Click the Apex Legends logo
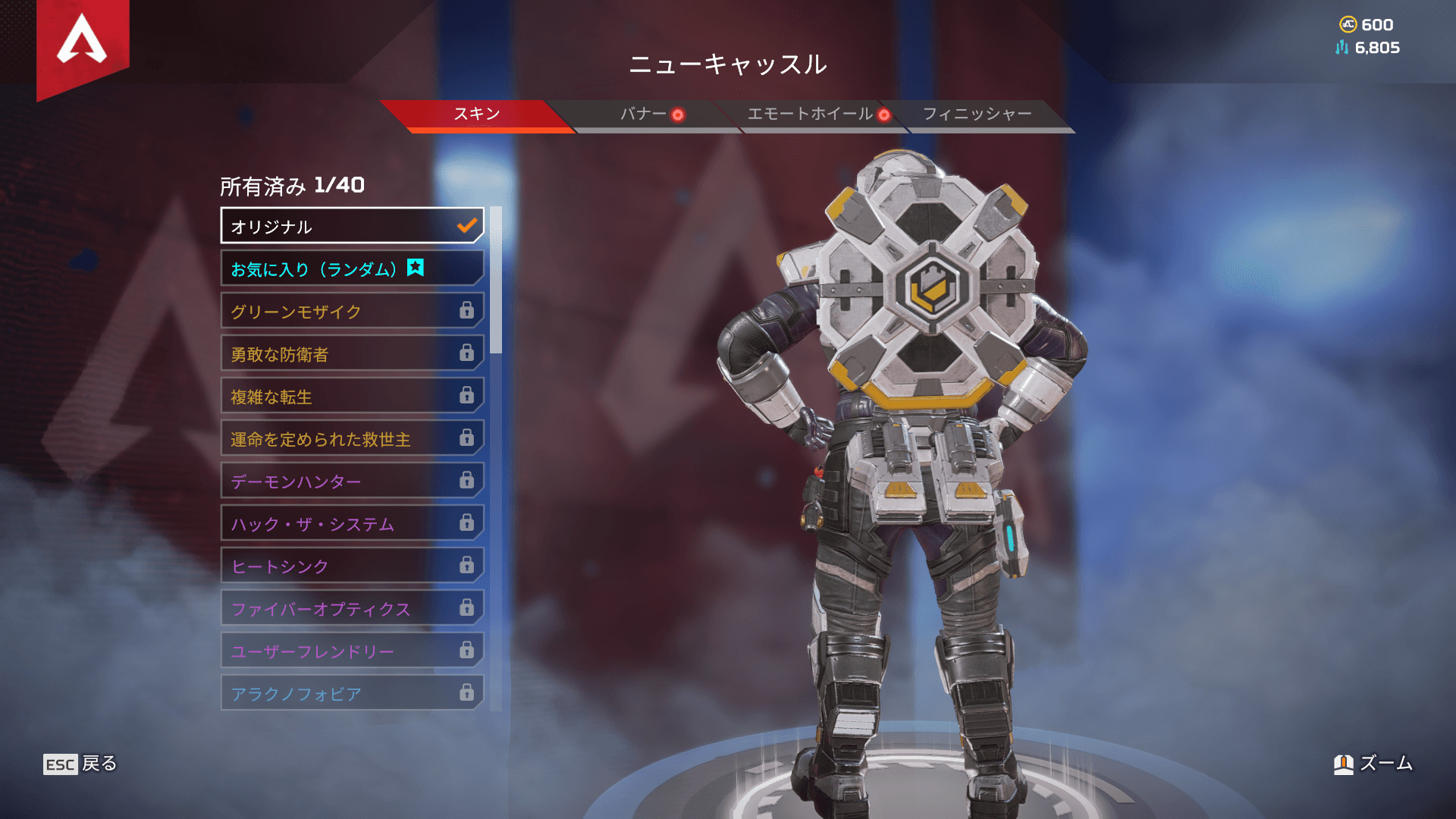 click(x=83, y=42)
